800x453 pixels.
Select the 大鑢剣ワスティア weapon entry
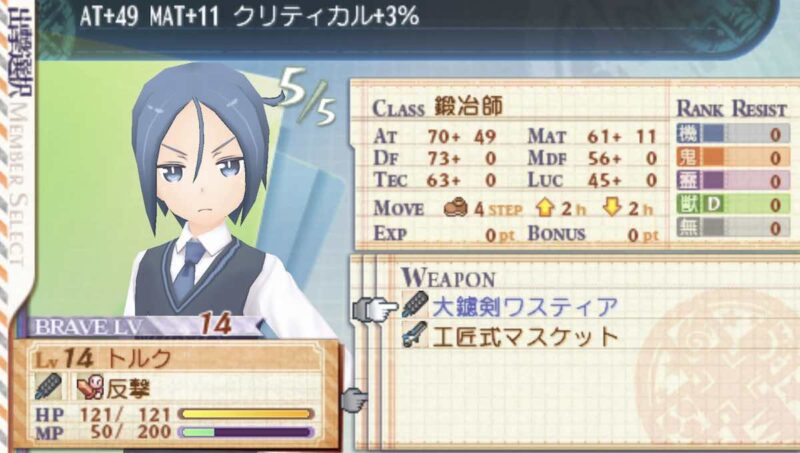pos(524,307)
